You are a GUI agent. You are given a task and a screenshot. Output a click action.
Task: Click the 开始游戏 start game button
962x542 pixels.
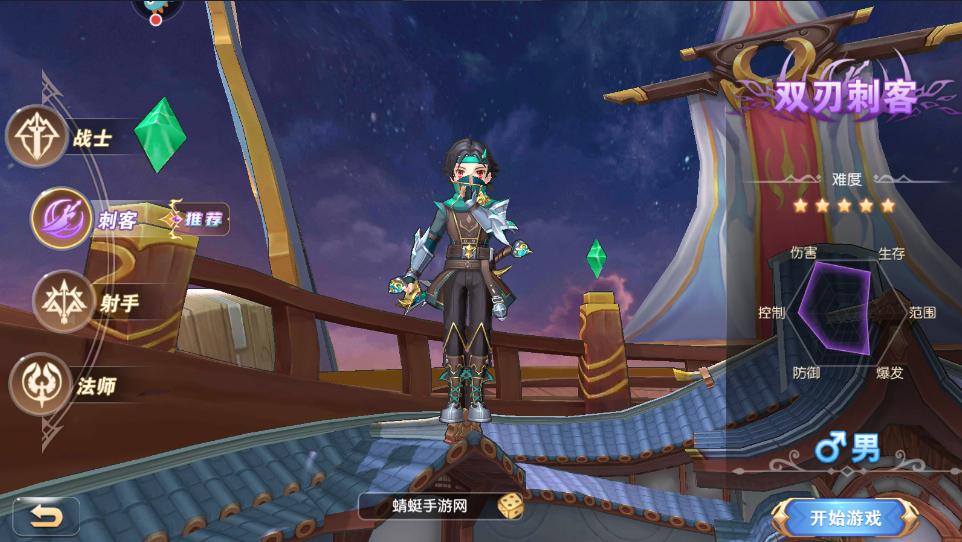pyautogui.click(x=846, y=517)
